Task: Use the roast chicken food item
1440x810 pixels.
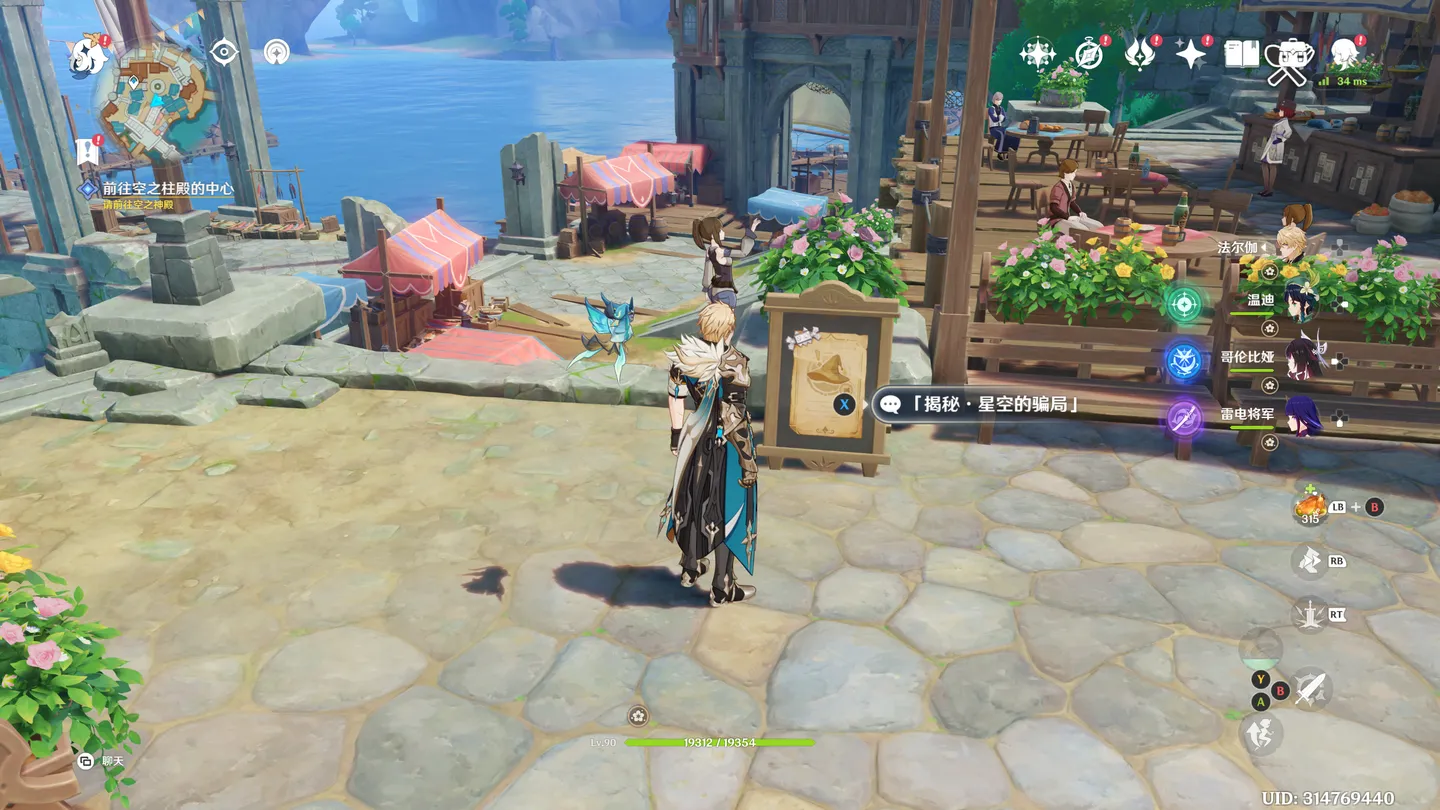Action: click(x=1310, y=507)
